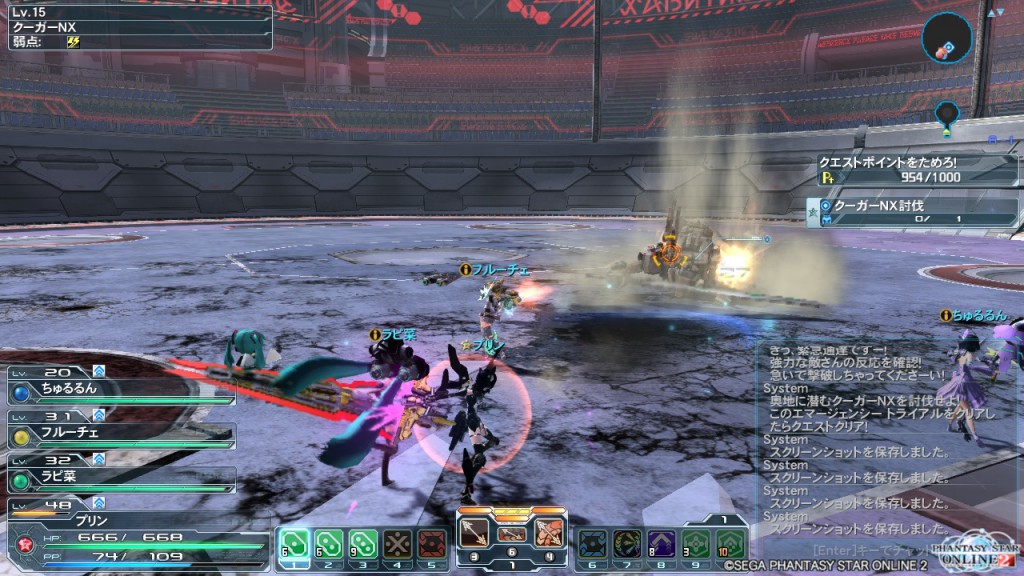Activate the red skill icon in slot 5
This screenshot has height=576, width=1024.
[x=431, y=544]
